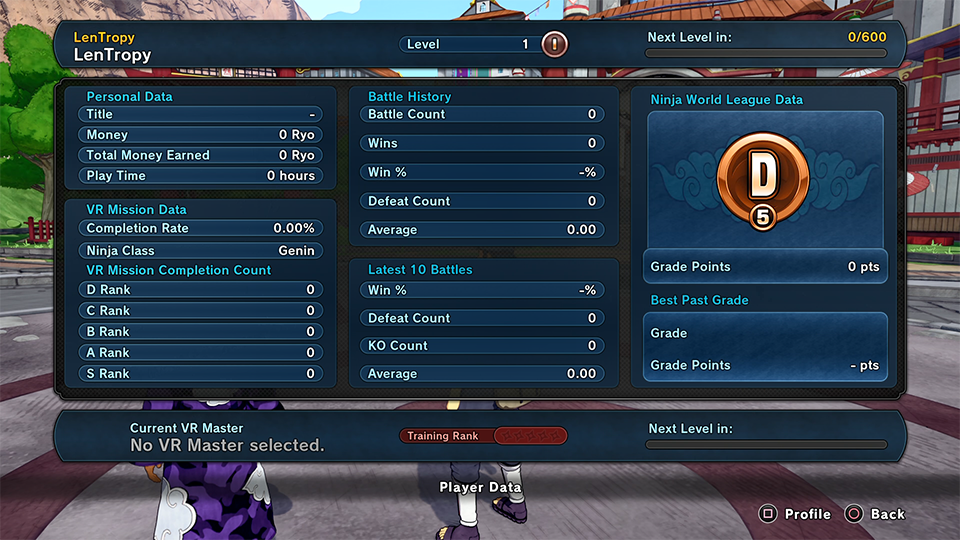Click the exclamation icon beside Level
The width and height of the screenshot is (960, 540).
pos(554,44)
